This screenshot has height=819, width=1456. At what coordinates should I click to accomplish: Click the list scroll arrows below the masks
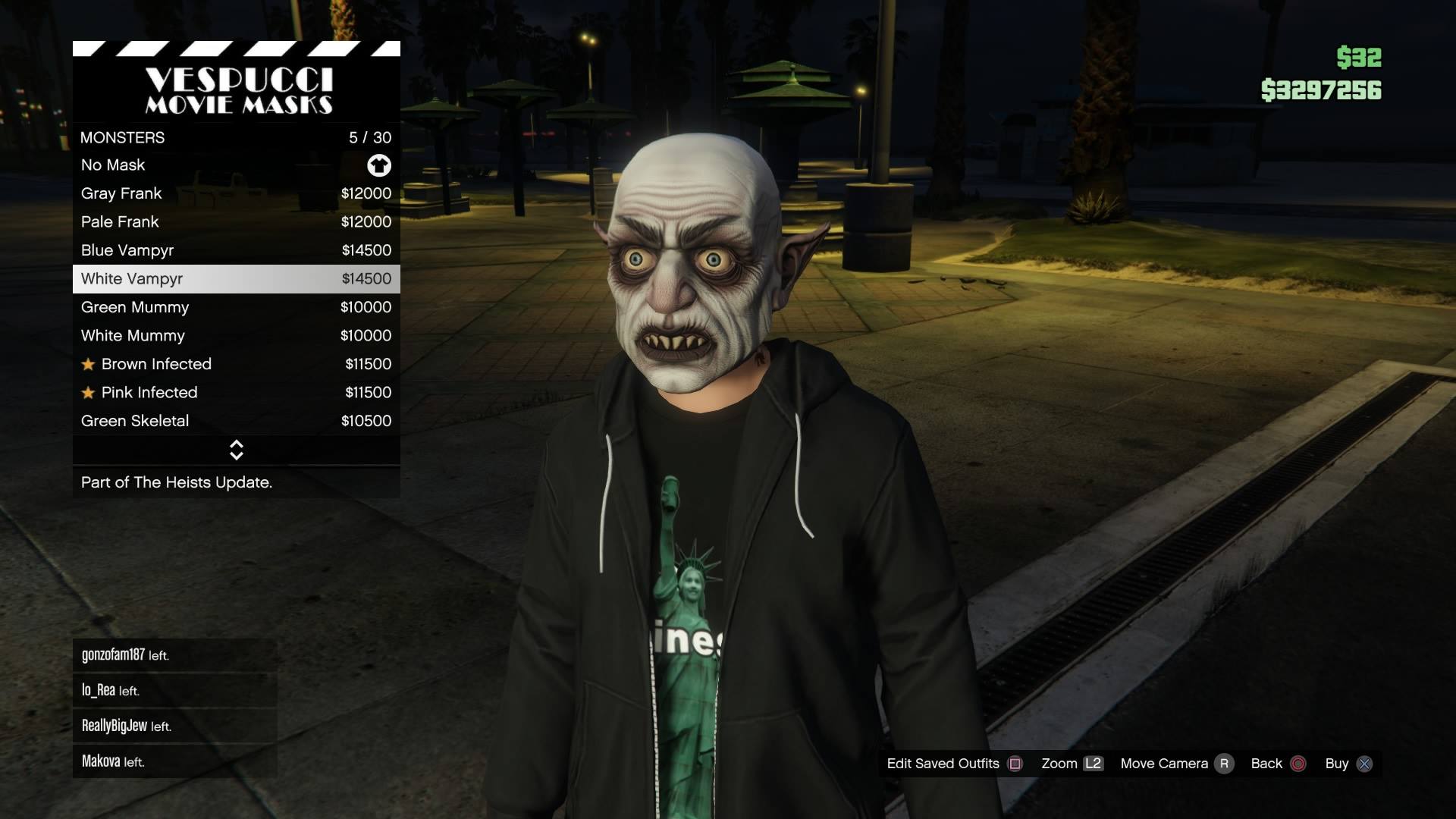236,450
